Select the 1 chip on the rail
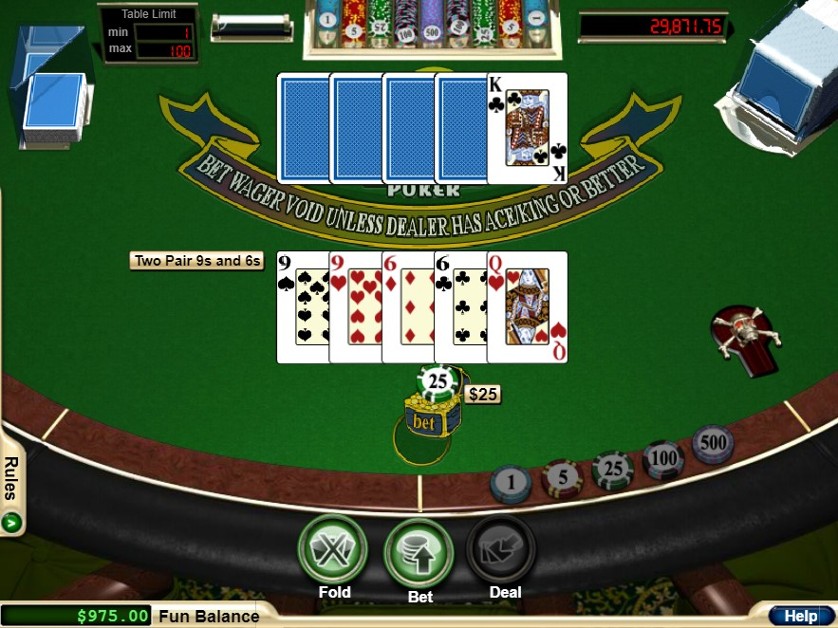This screenshot has height=628, width=838. point(511,484)
